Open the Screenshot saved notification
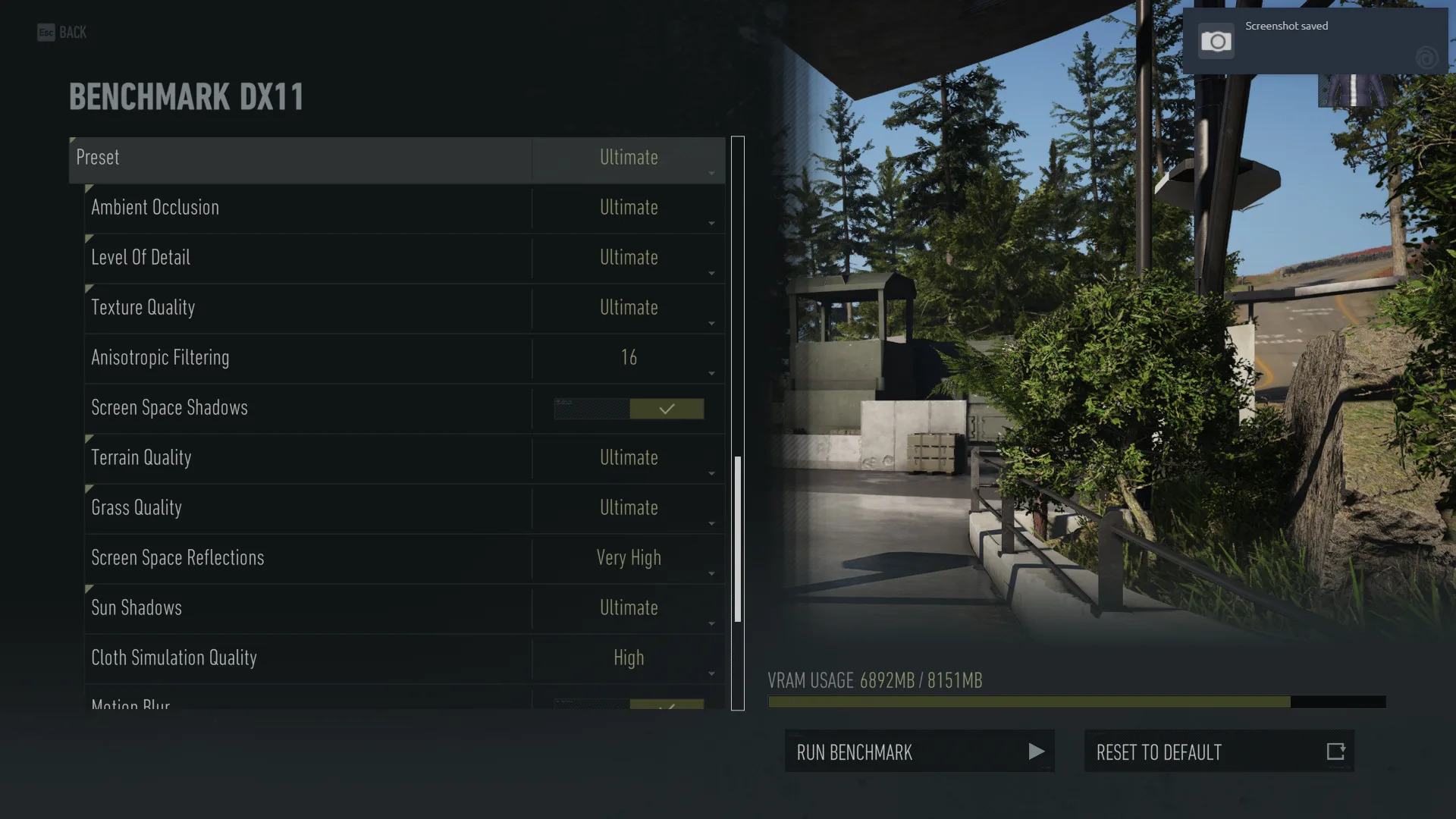Image resolution: width=1456 pixels, height=819 pixels. coord(1315,41)
